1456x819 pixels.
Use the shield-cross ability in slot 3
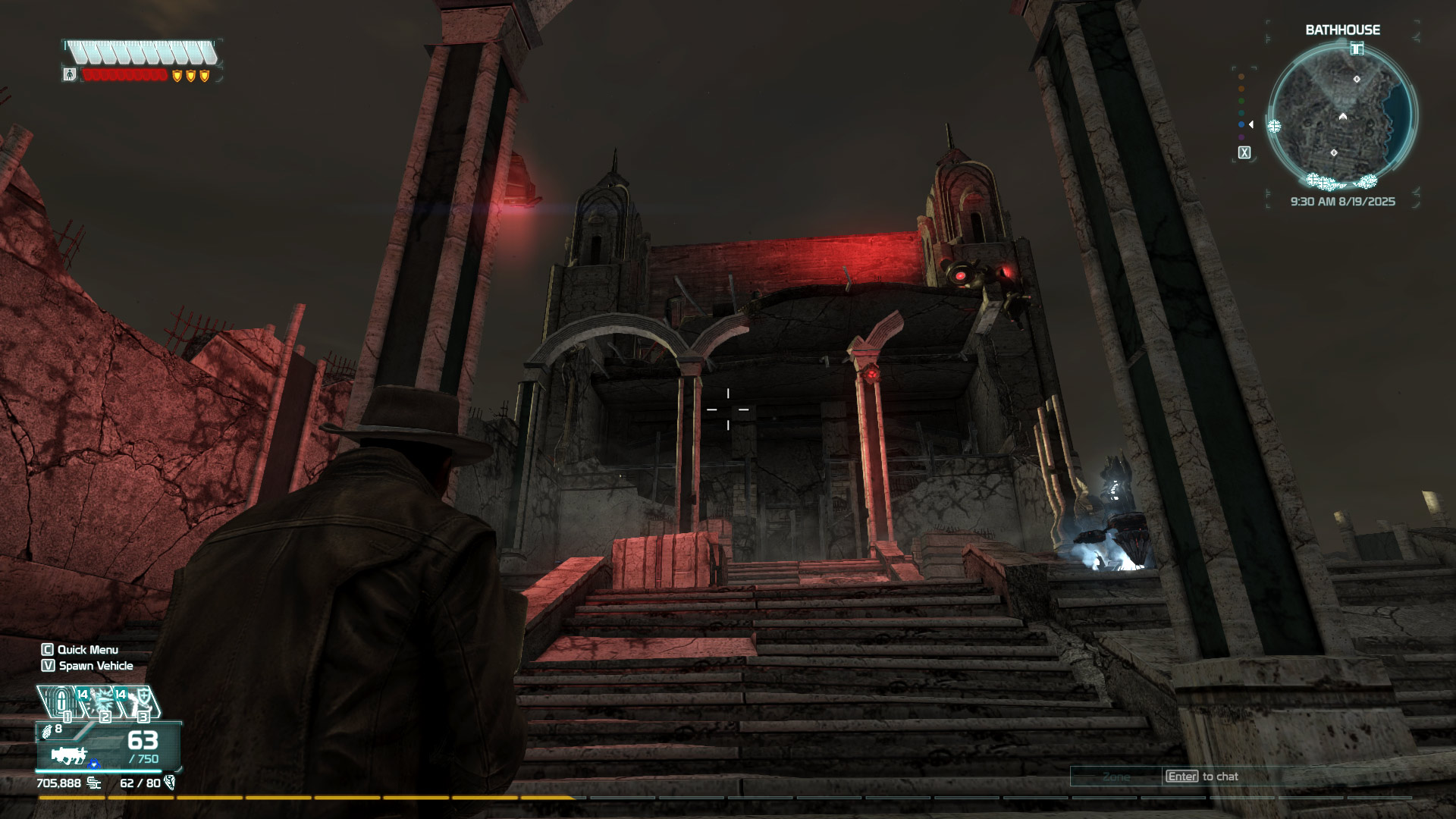pyautogui.click(x=140, y=701)
